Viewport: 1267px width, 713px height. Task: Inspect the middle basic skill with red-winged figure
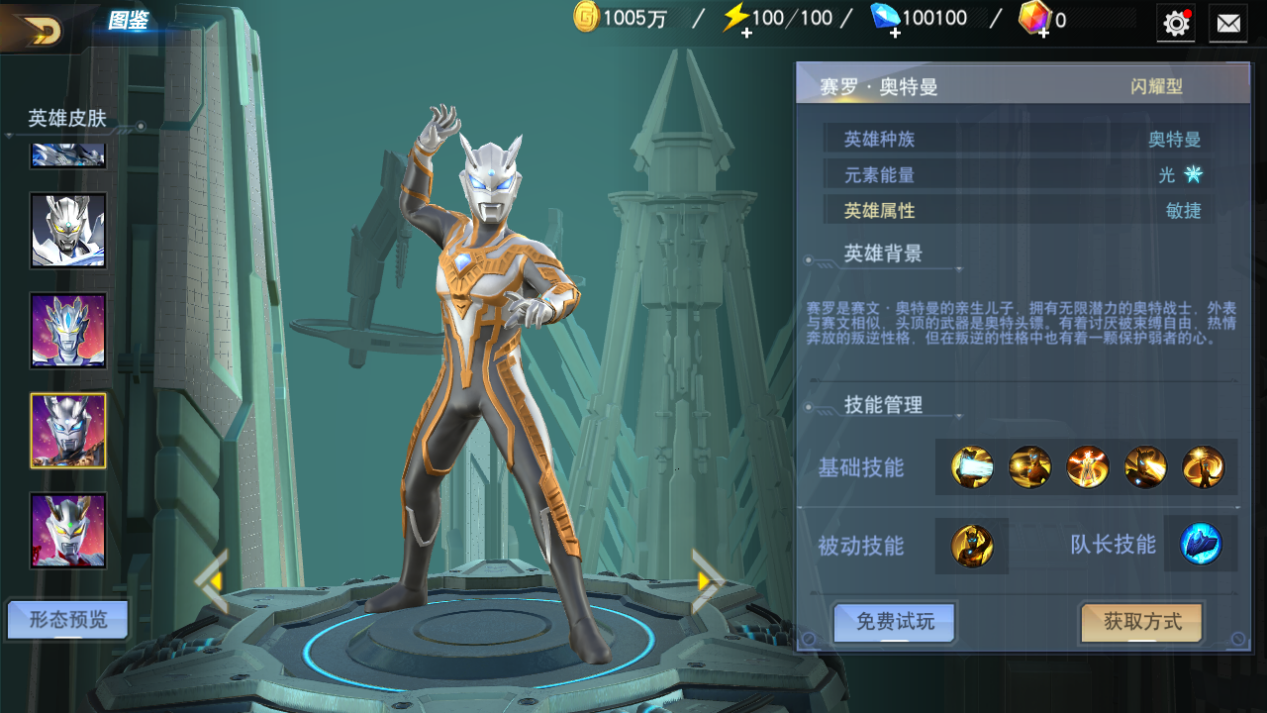click(1087, 467)
